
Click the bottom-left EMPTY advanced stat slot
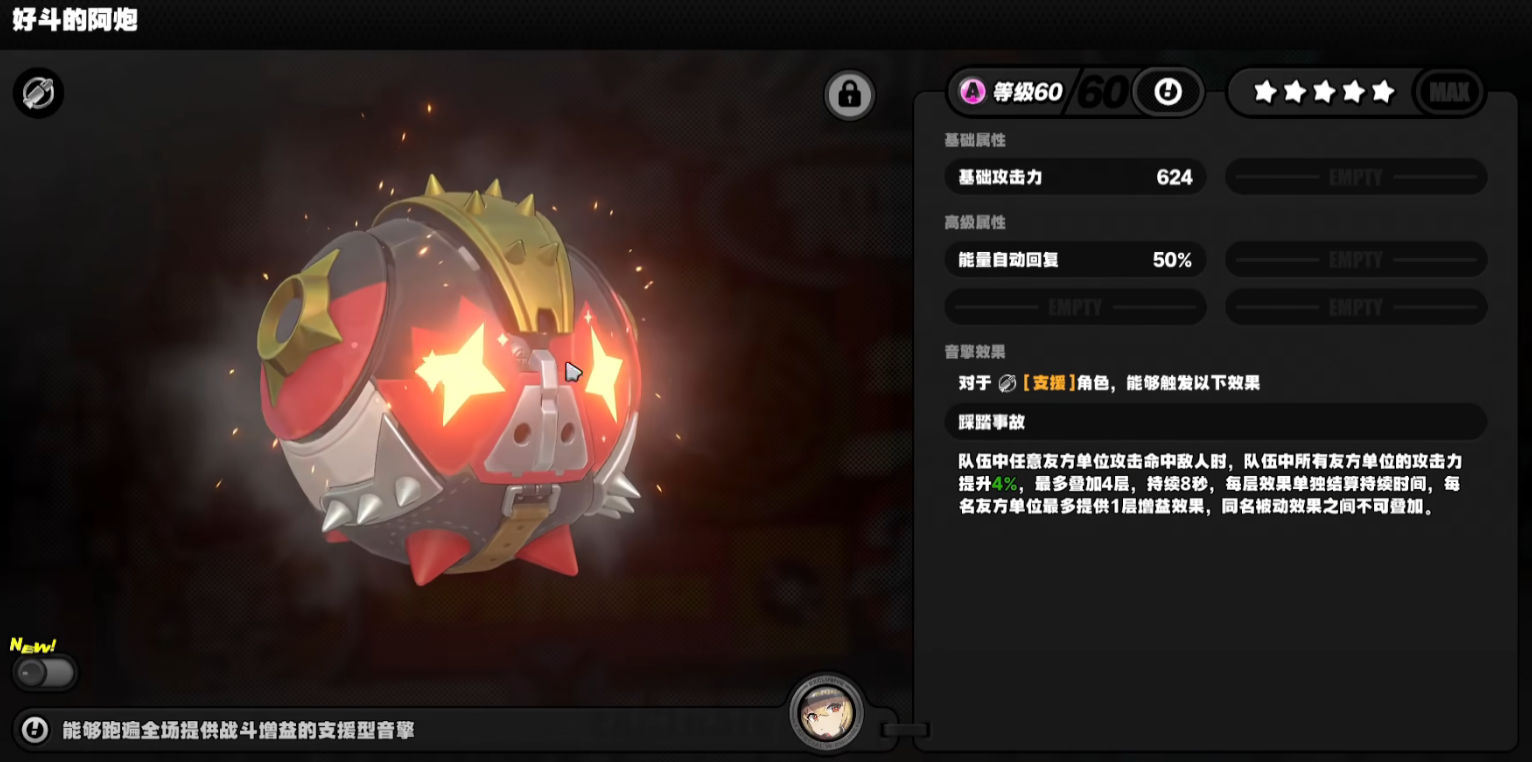click(x=1075, y=306)
